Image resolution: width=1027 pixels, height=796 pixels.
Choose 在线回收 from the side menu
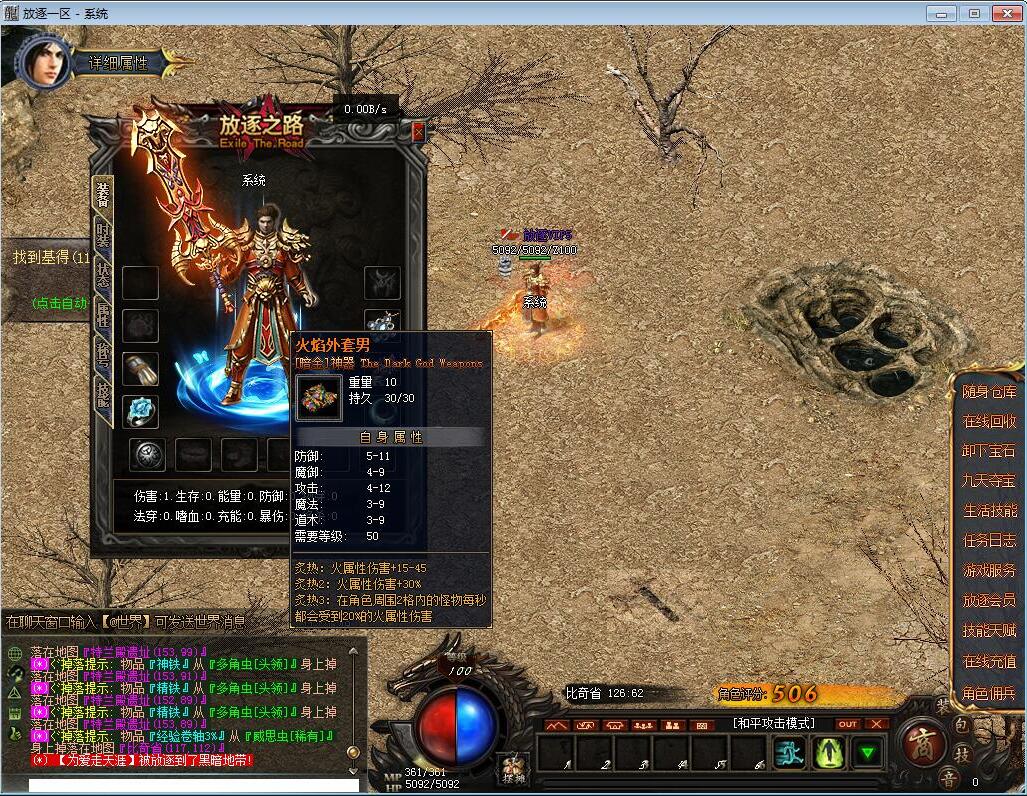click(x=989, y=422)
